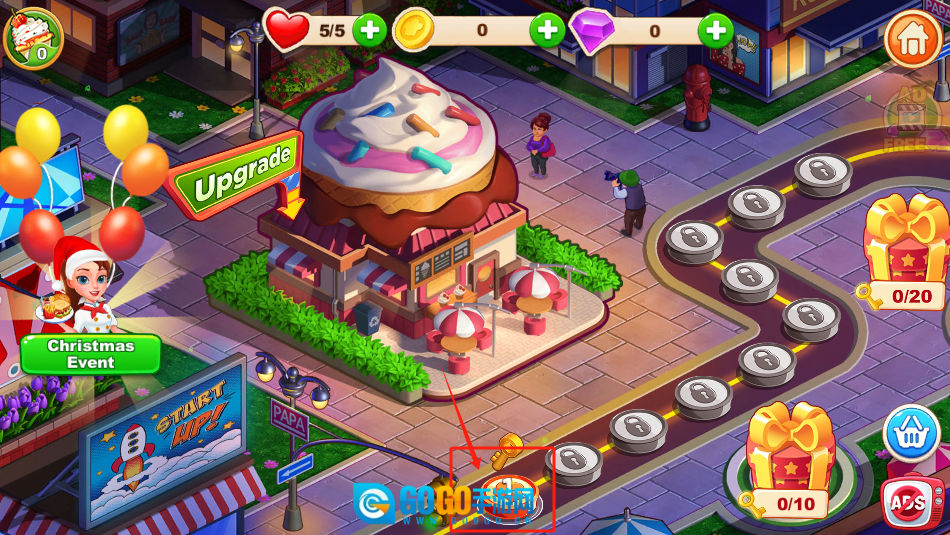The width and height of the screenshot is (950, 535).
Task: Buy more gold coins via plus button
Action: (546, 30)
